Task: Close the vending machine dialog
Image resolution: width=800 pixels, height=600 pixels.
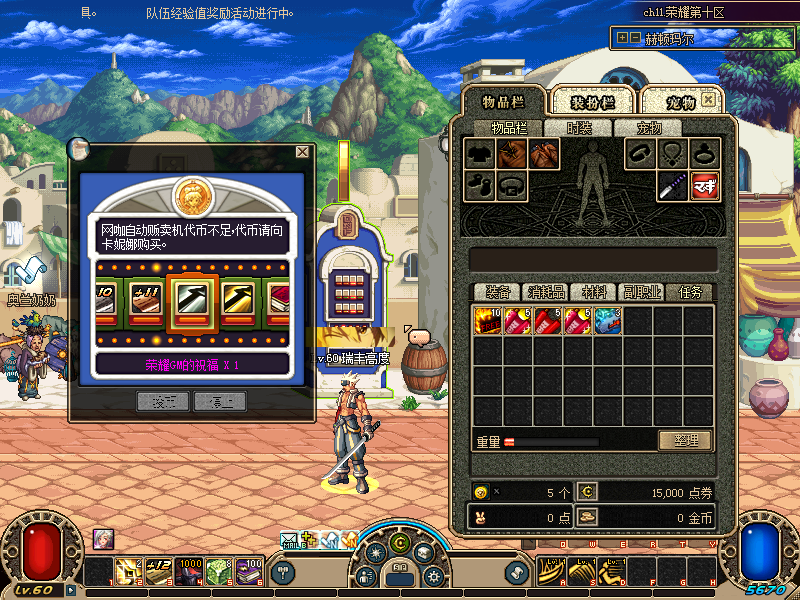Action: [302, 152]
